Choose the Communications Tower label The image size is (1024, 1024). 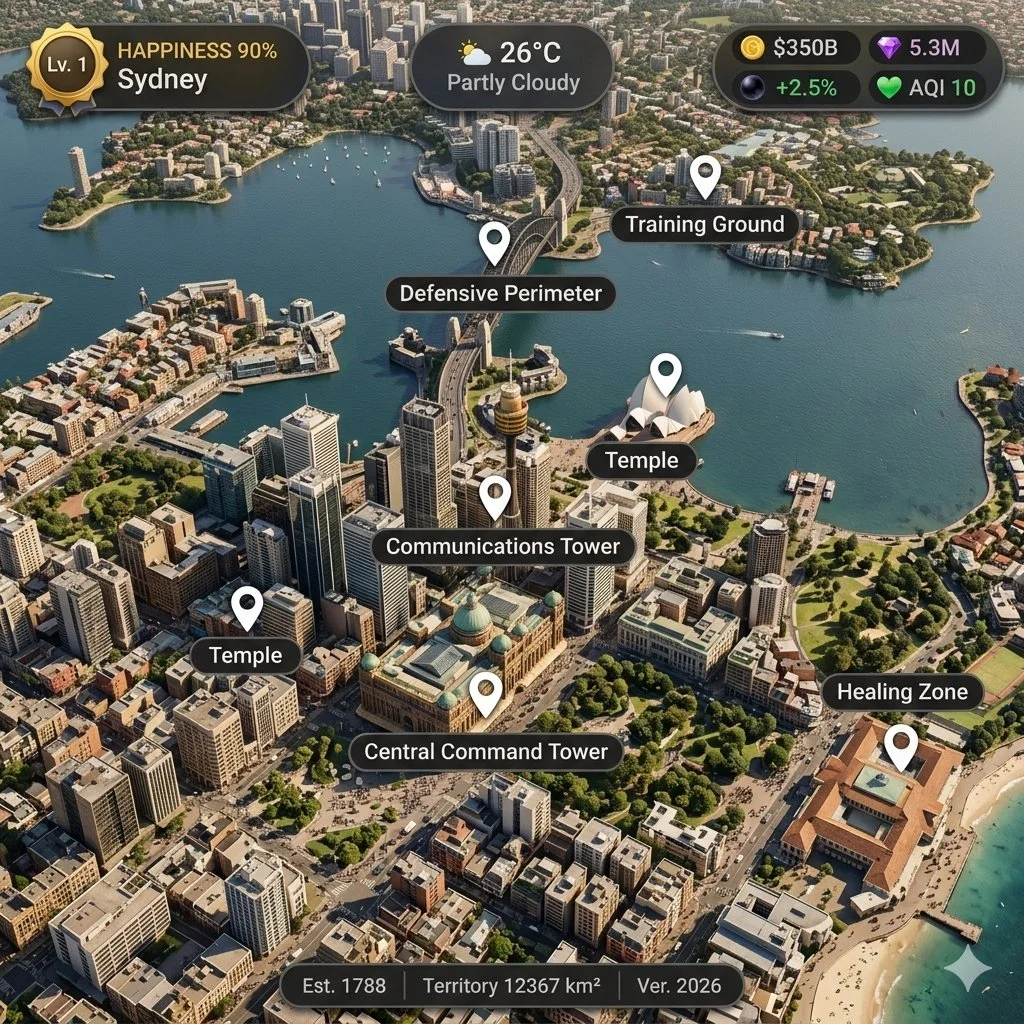coord(510,546)
